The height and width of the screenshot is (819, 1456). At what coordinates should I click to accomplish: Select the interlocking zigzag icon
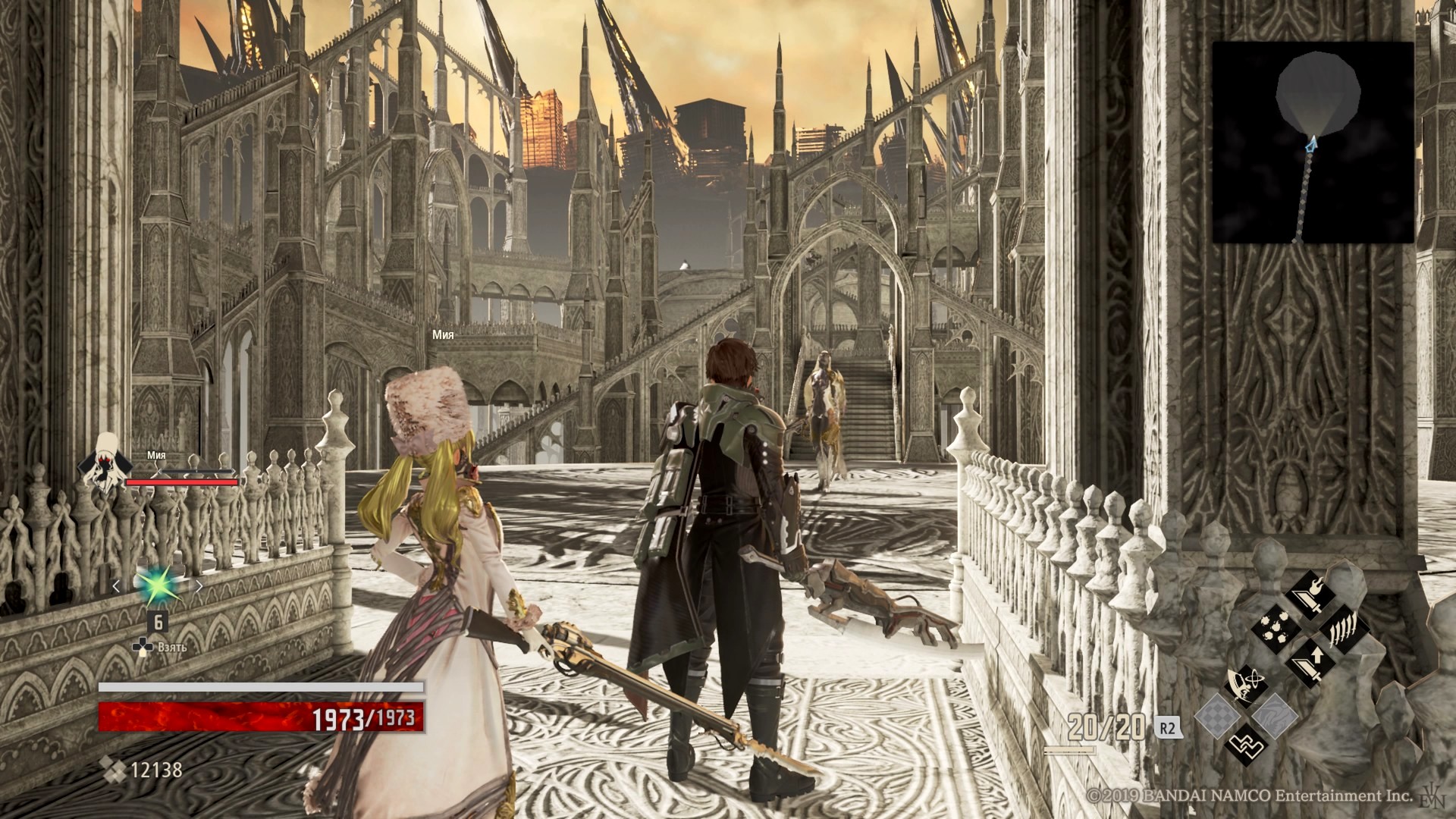click(1245, 745)
